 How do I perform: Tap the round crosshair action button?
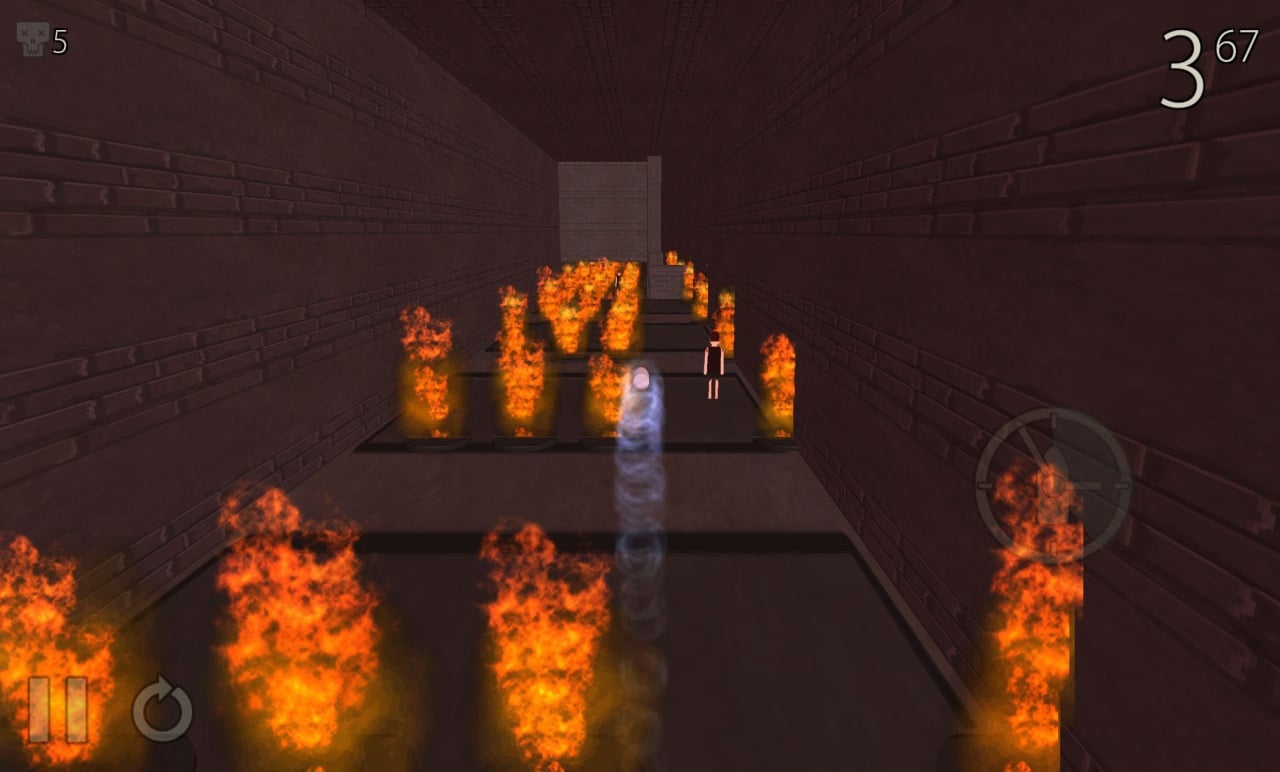1053,485
